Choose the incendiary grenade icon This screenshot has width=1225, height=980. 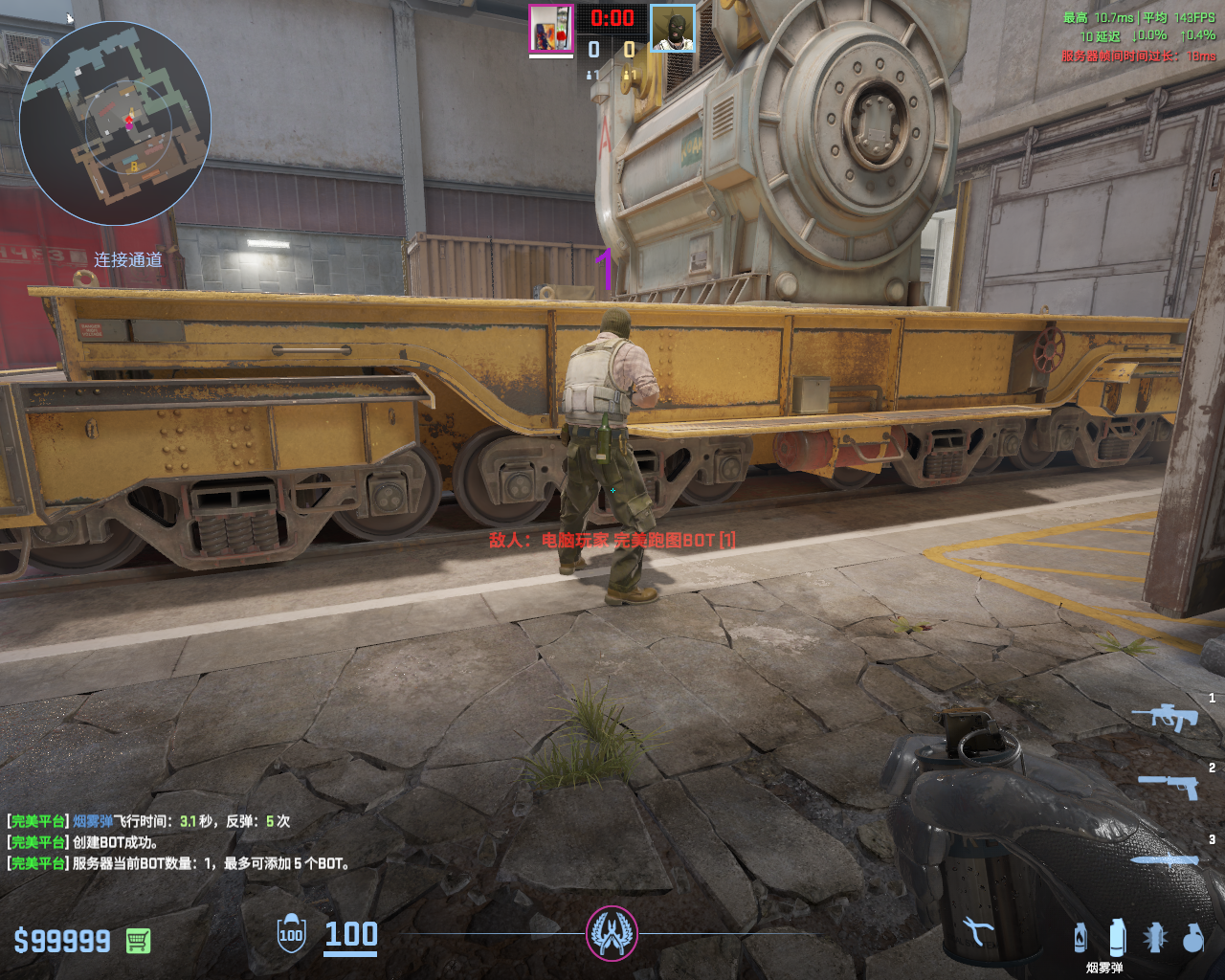(1080, 938)
